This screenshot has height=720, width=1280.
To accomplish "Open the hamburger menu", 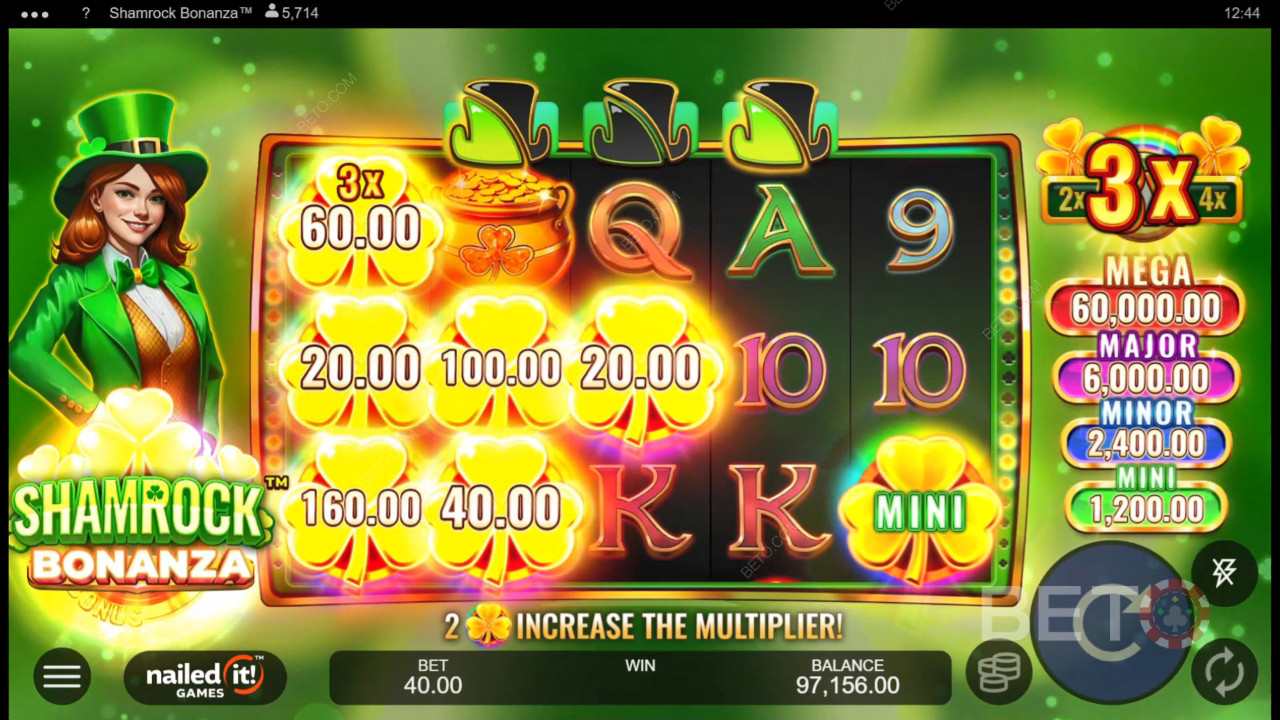I will tap(61, 677).
